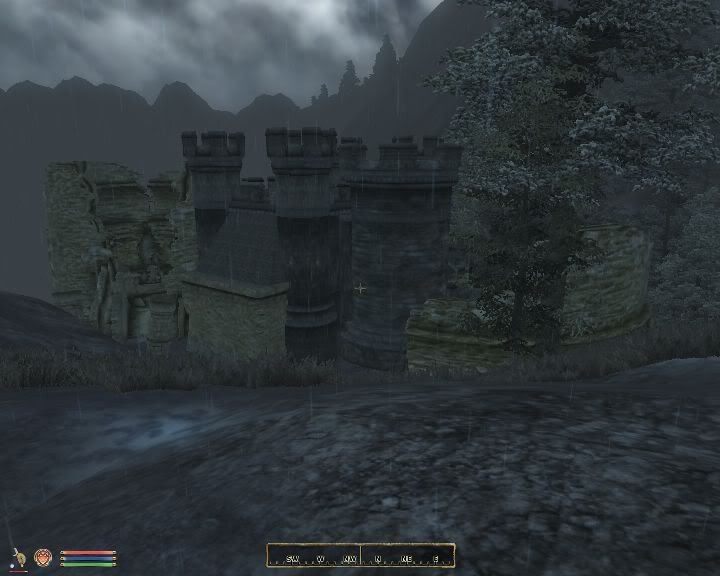
Task: Click the equipped weapon icon
Action: point(18,557)
